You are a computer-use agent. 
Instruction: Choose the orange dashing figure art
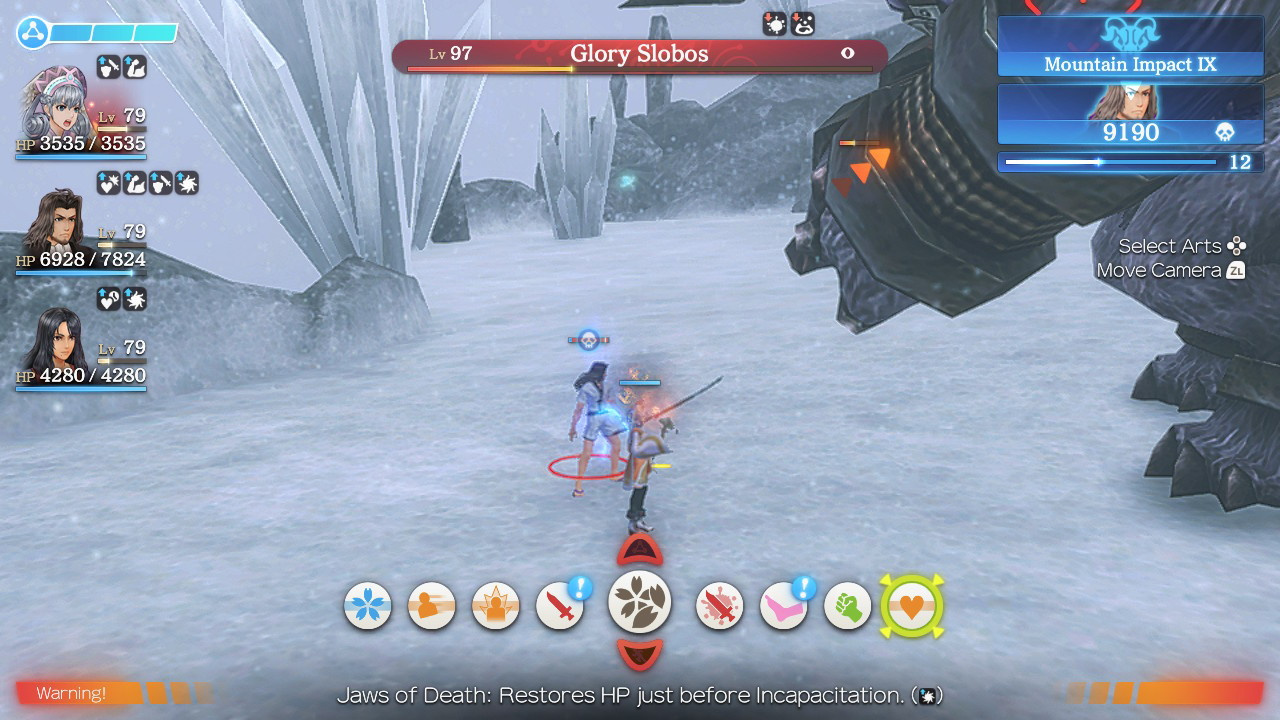pos(431,605)
